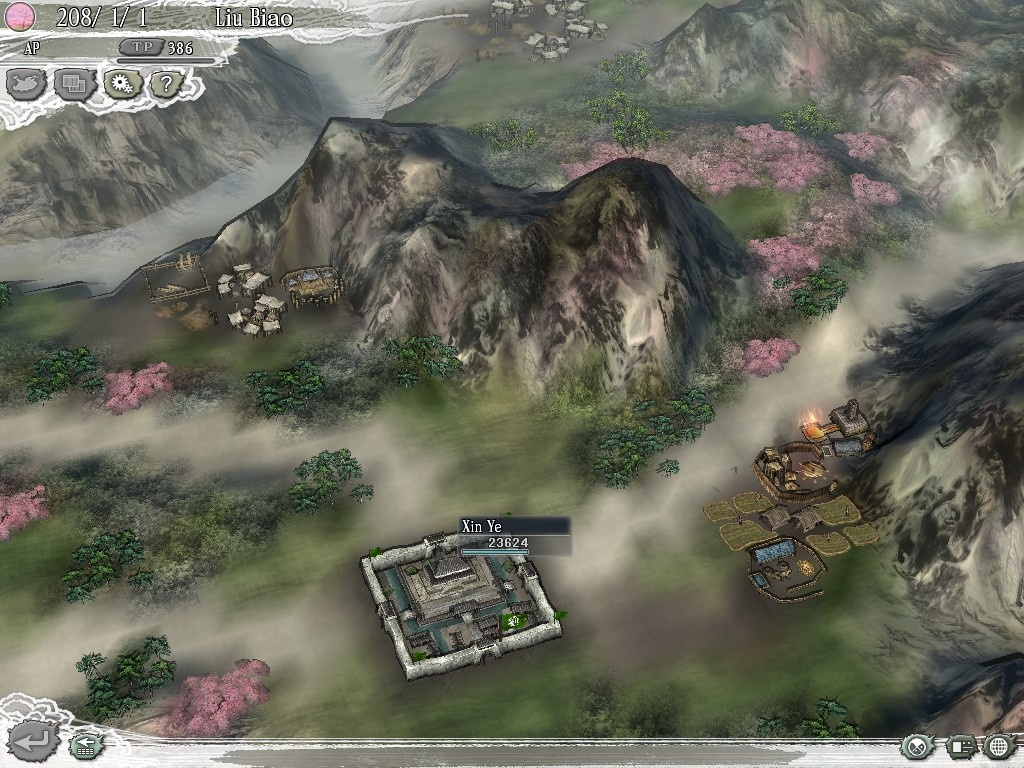The width and height of the screenshot is (1024, 768).
Task: Open the gear settings menu
Action: [x=122, y=84]
